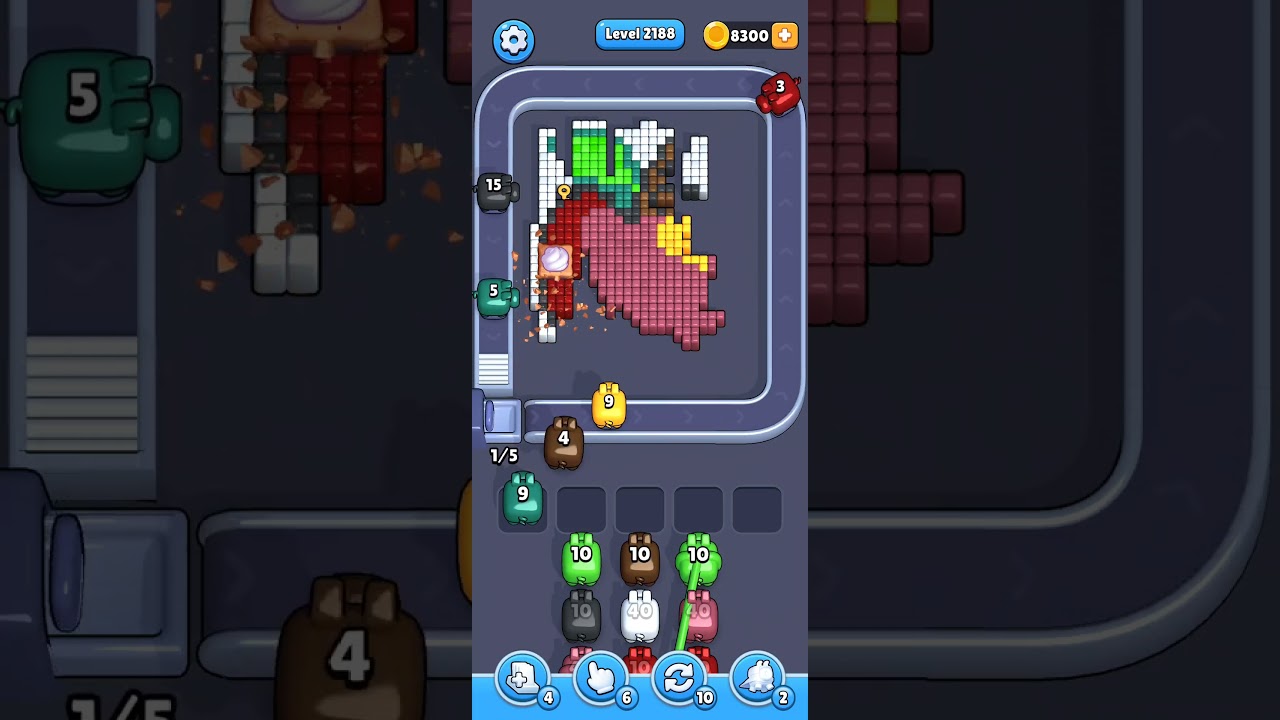Launch the vacuum booster with 2 charges
1280x720 pixels.
757,678
